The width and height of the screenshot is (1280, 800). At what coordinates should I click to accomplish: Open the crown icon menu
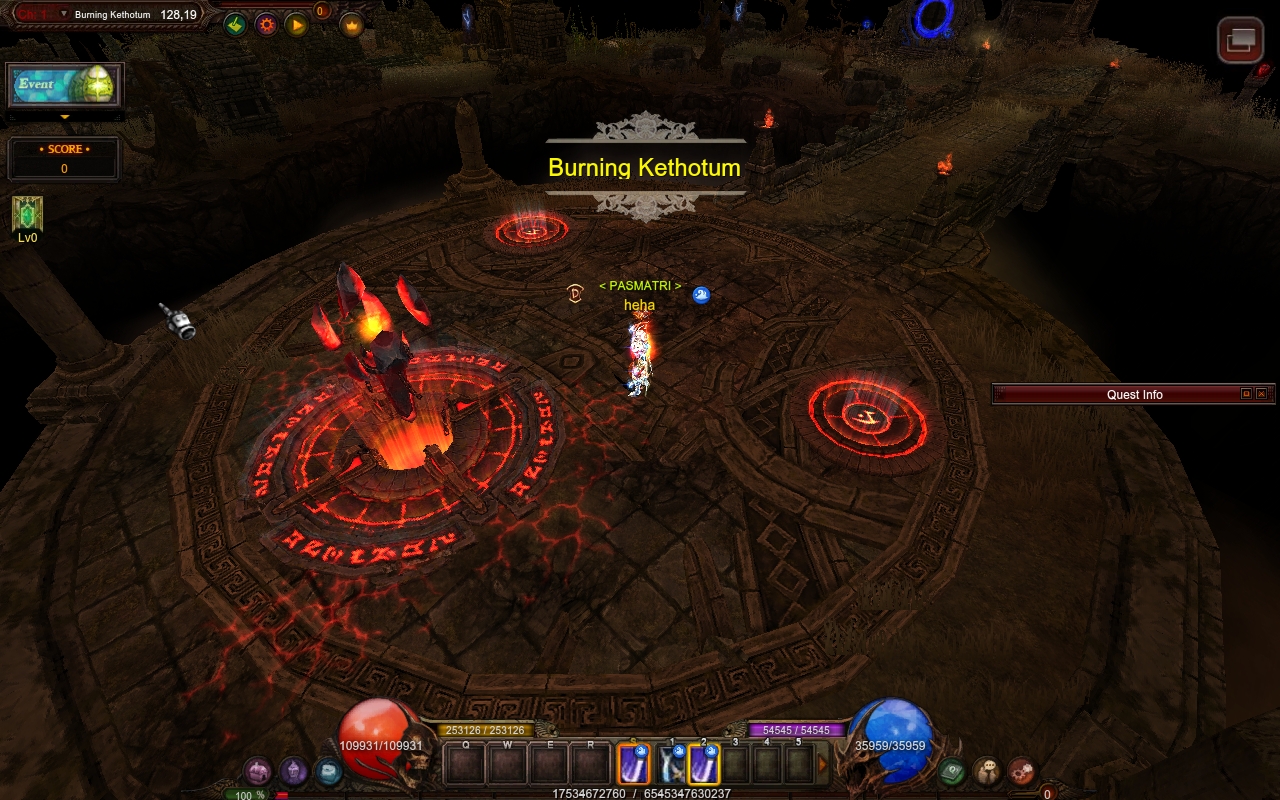tap(352, 25)
